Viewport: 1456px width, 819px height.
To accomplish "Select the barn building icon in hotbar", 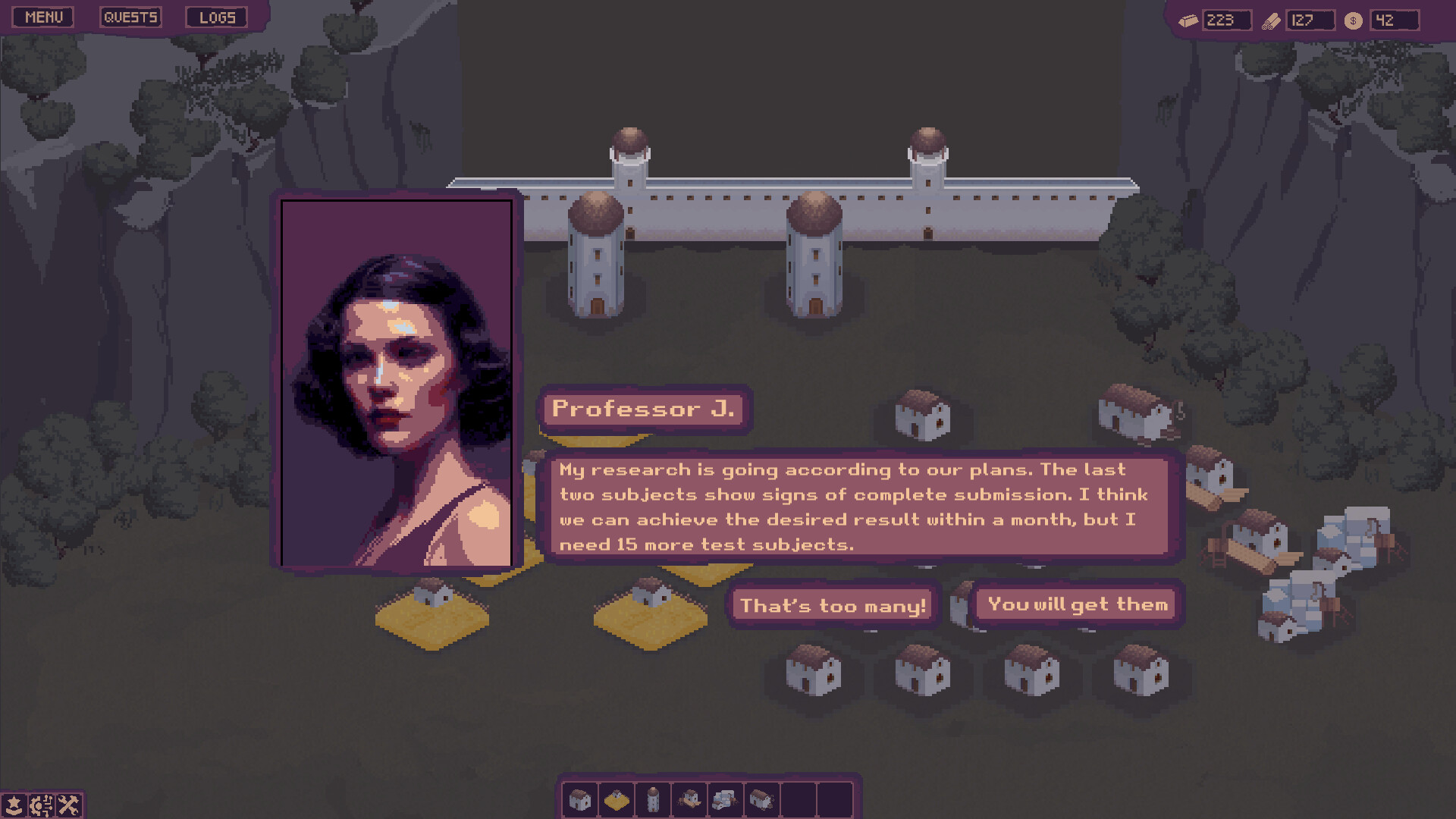I will click(x=761, y=798).
